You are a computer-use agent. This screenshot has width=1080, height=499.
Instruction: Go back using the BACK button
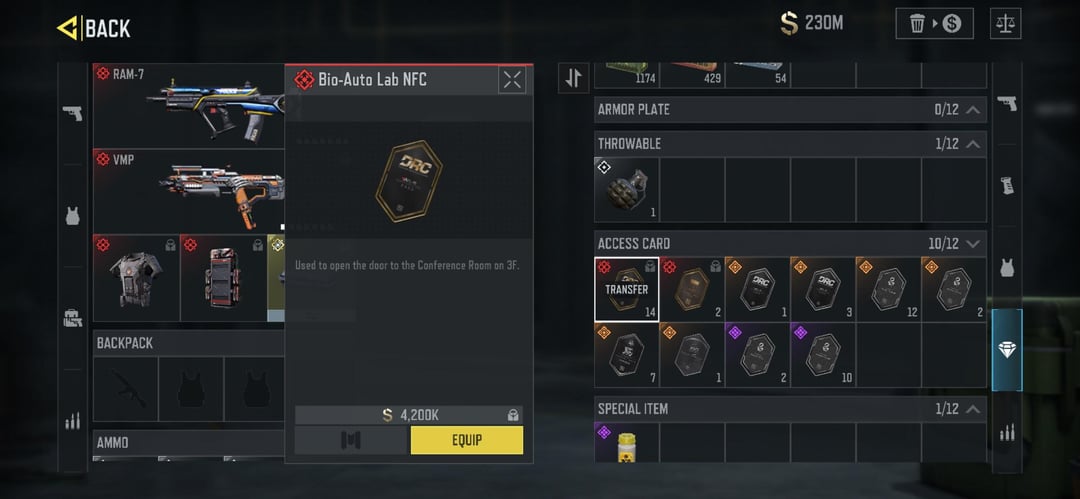click(94, 28)
